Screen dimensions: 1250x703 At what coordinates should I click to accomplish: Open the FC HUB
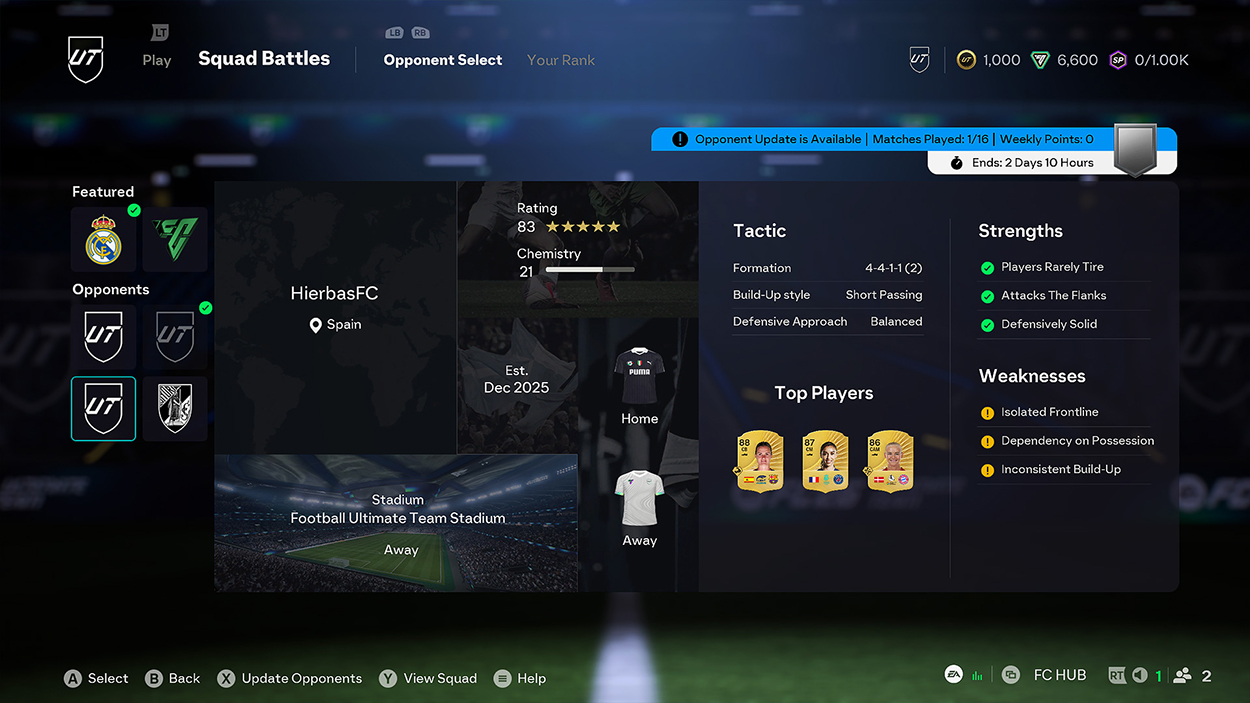(x=1059, y=675)
